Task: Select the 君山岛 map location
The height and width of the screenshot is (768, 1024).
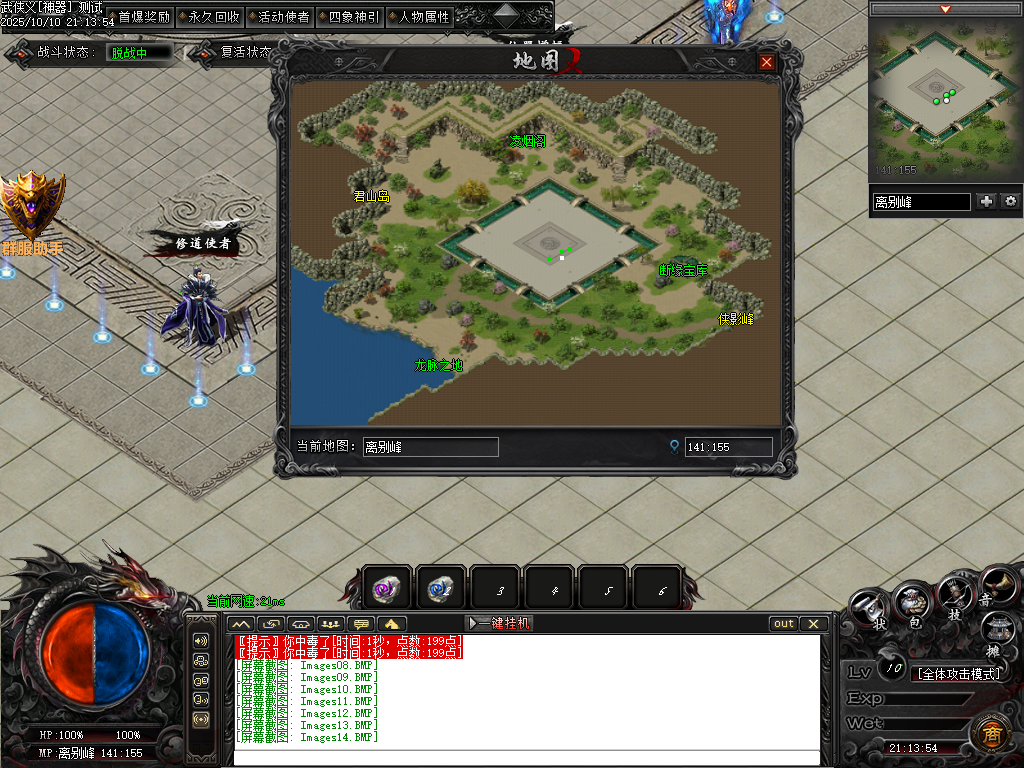Action: click(x=371, y=197)
